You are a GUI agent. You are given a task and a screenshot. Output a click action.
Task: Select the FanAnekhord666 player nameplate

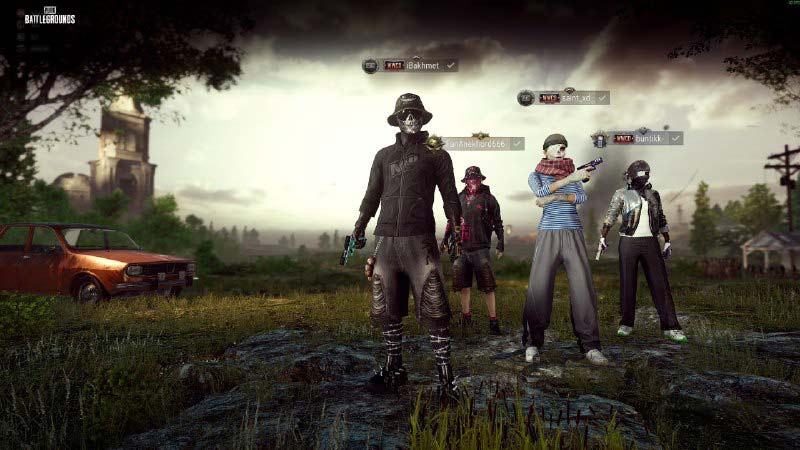478,144
